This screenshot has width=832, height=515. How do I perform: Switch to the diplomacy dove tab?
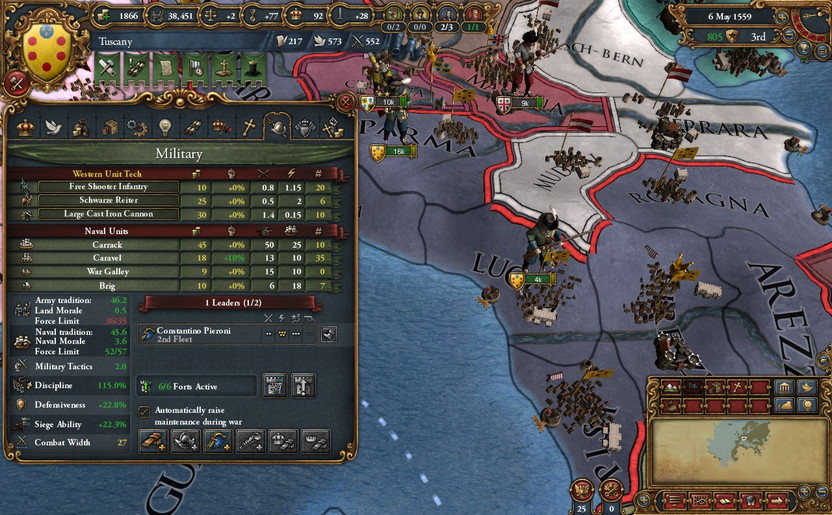point(53,127)
